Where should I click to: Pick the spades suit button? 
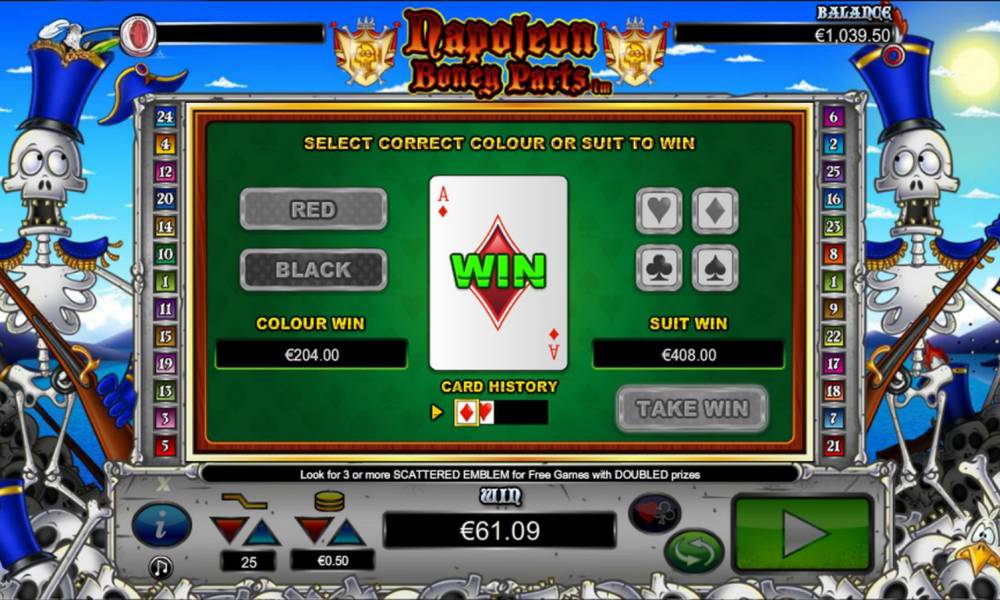click(x=715, y=267)
